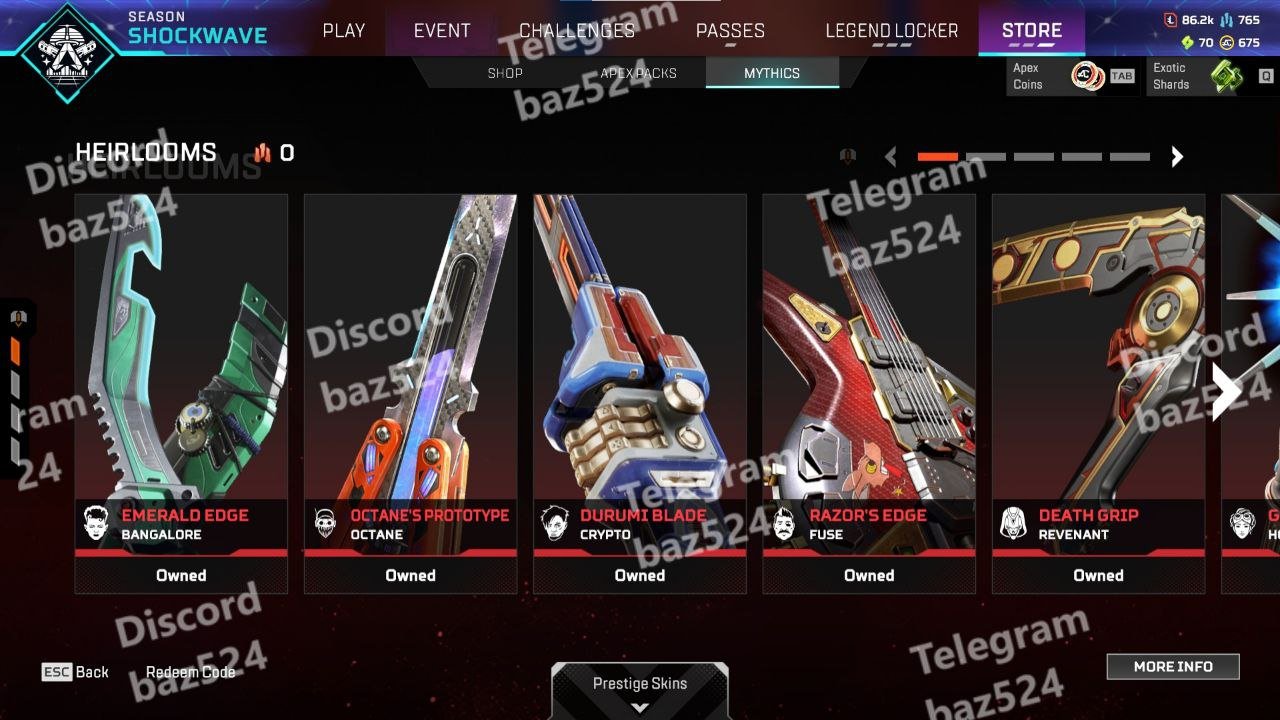Pick the Razor's Edge heirloom for Fuse
Viewport: 1280px width, 720px height.
click(x=869, y=393)
